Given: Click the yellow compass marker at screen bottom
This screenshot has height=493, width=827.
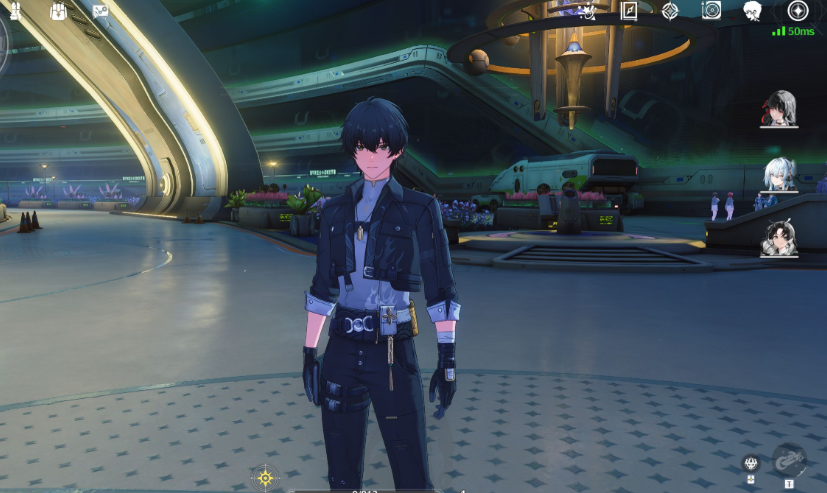Looking at the screenshot, I should [x=265, y=478].
